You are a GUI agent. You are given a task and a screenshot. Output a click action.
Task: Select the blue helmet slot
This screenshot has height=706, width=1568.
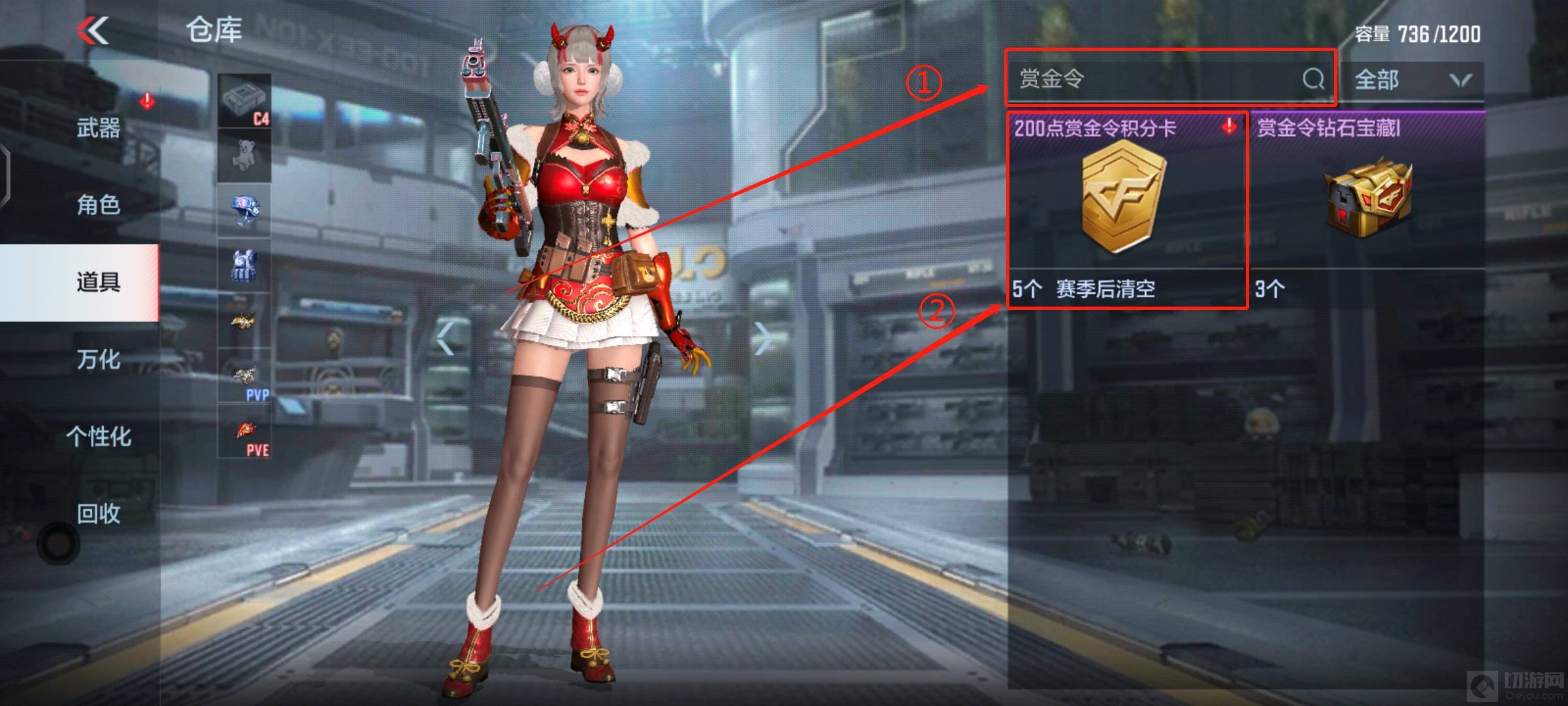[244, 210]
